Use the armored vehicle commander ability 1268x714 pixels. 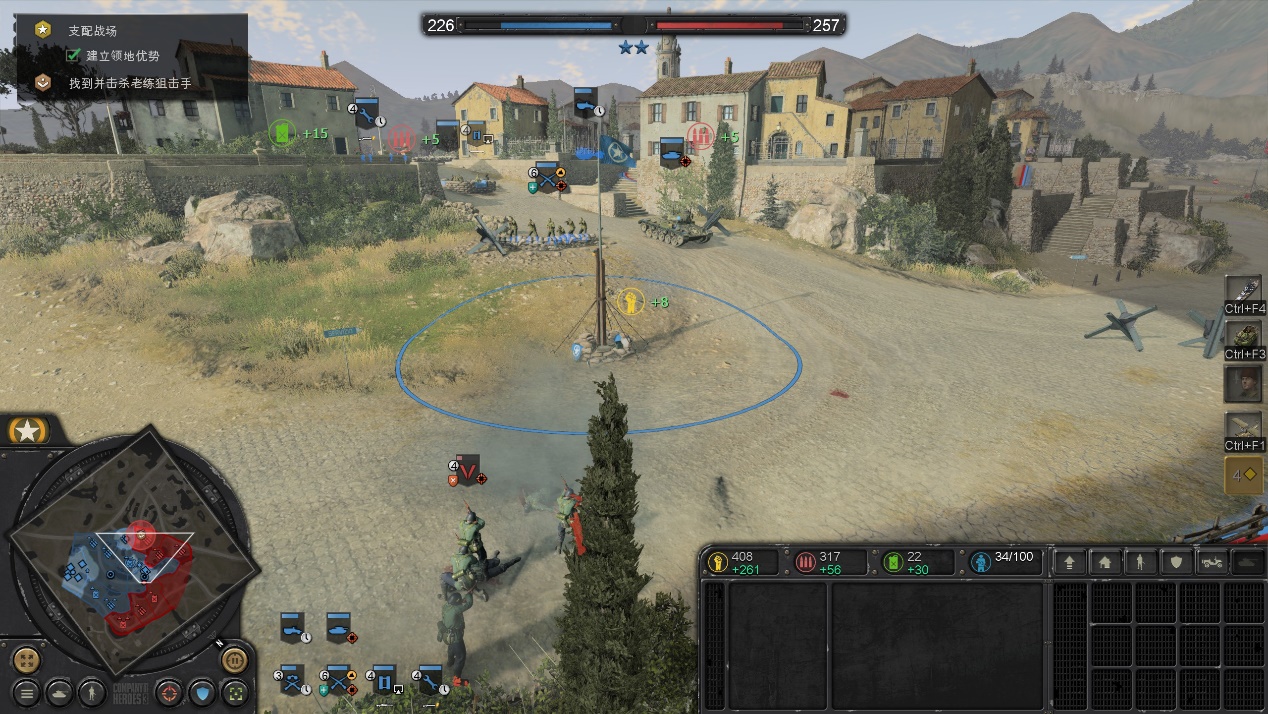click(1244, 334)
